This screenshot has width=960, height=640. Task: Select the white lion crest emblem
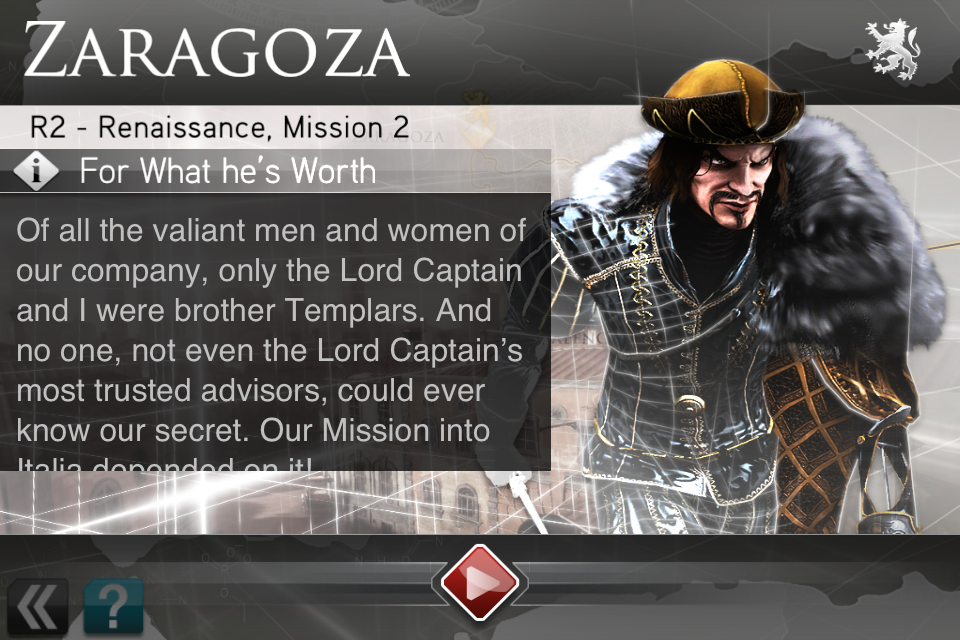891,48
